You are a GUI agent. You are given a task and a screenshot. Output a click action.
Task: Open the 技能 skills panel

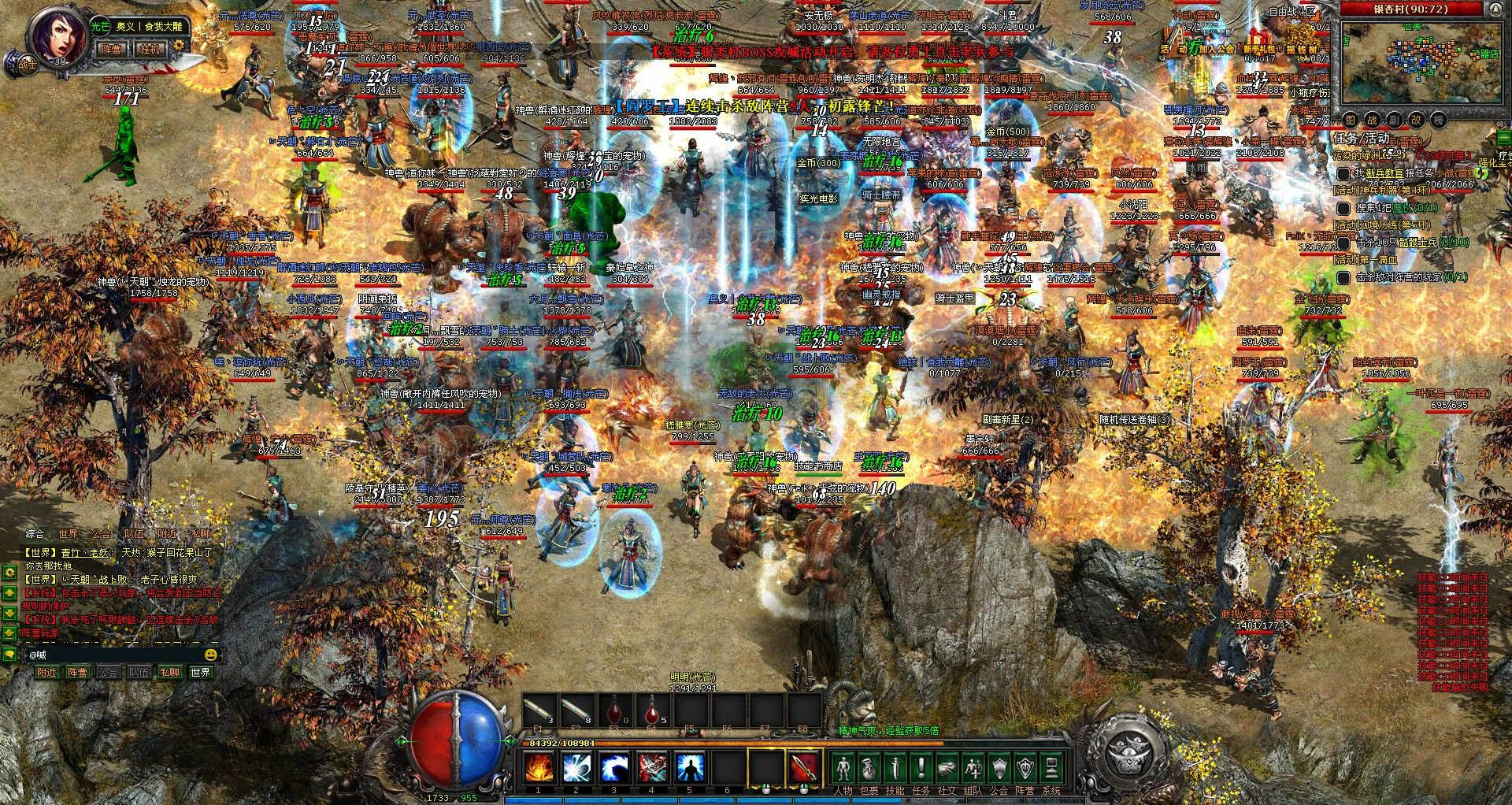tap(895, 767)
